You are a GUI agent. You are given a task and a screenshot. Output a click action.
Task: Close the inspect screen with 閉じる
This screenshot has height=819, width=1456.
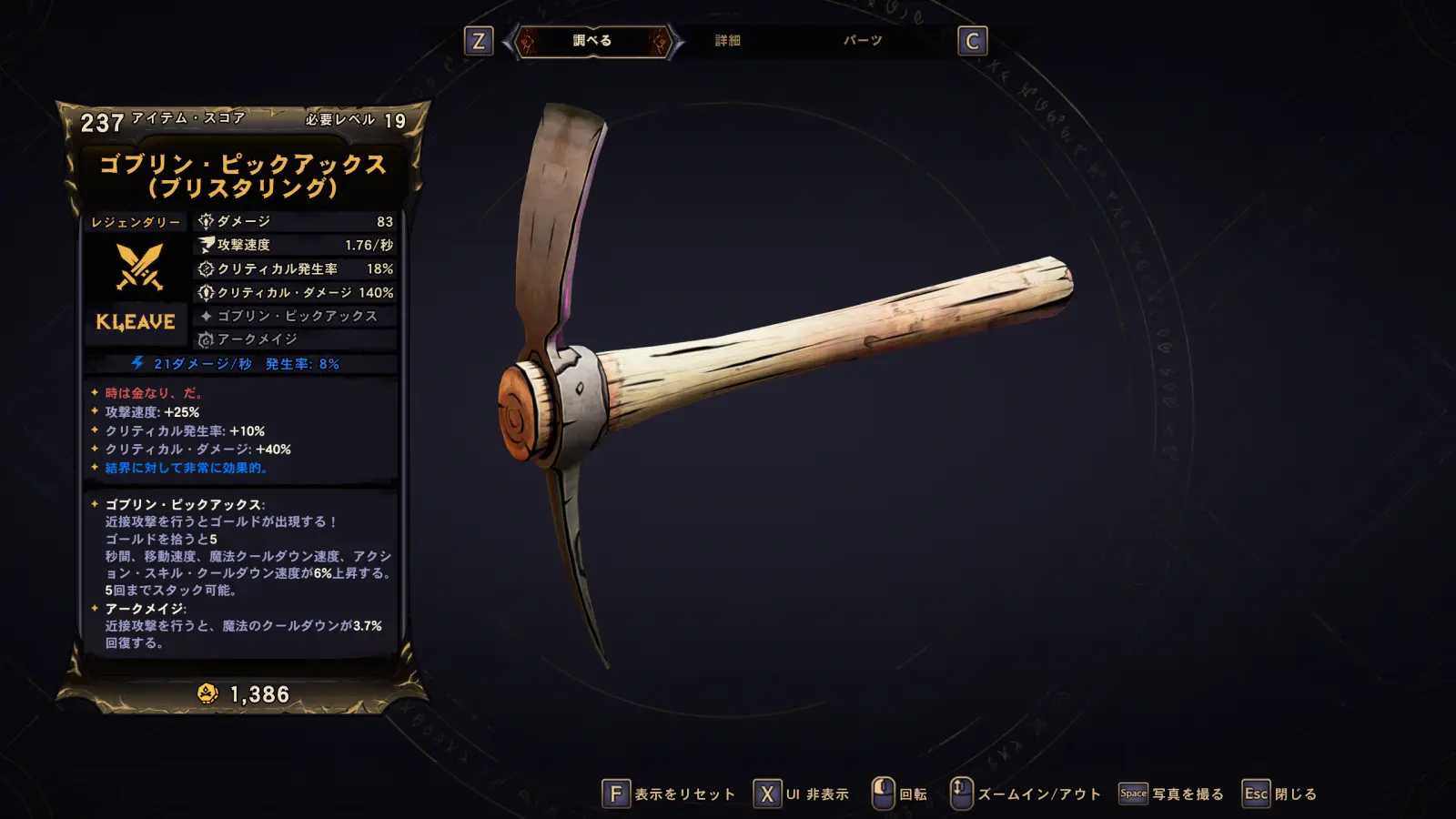coord(1280,794)
